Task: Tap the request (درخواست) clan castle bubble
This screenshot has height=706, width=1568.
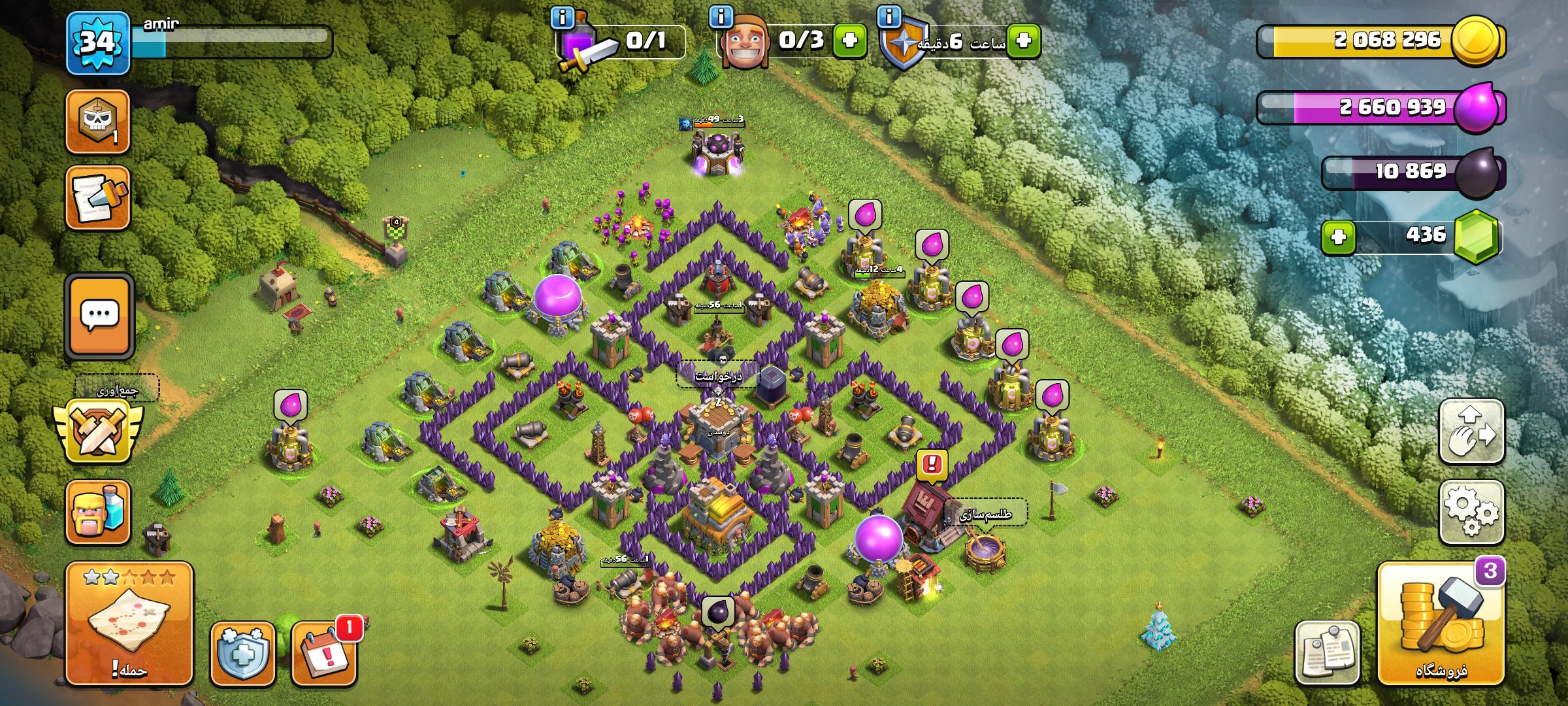Action: point(718,377)
